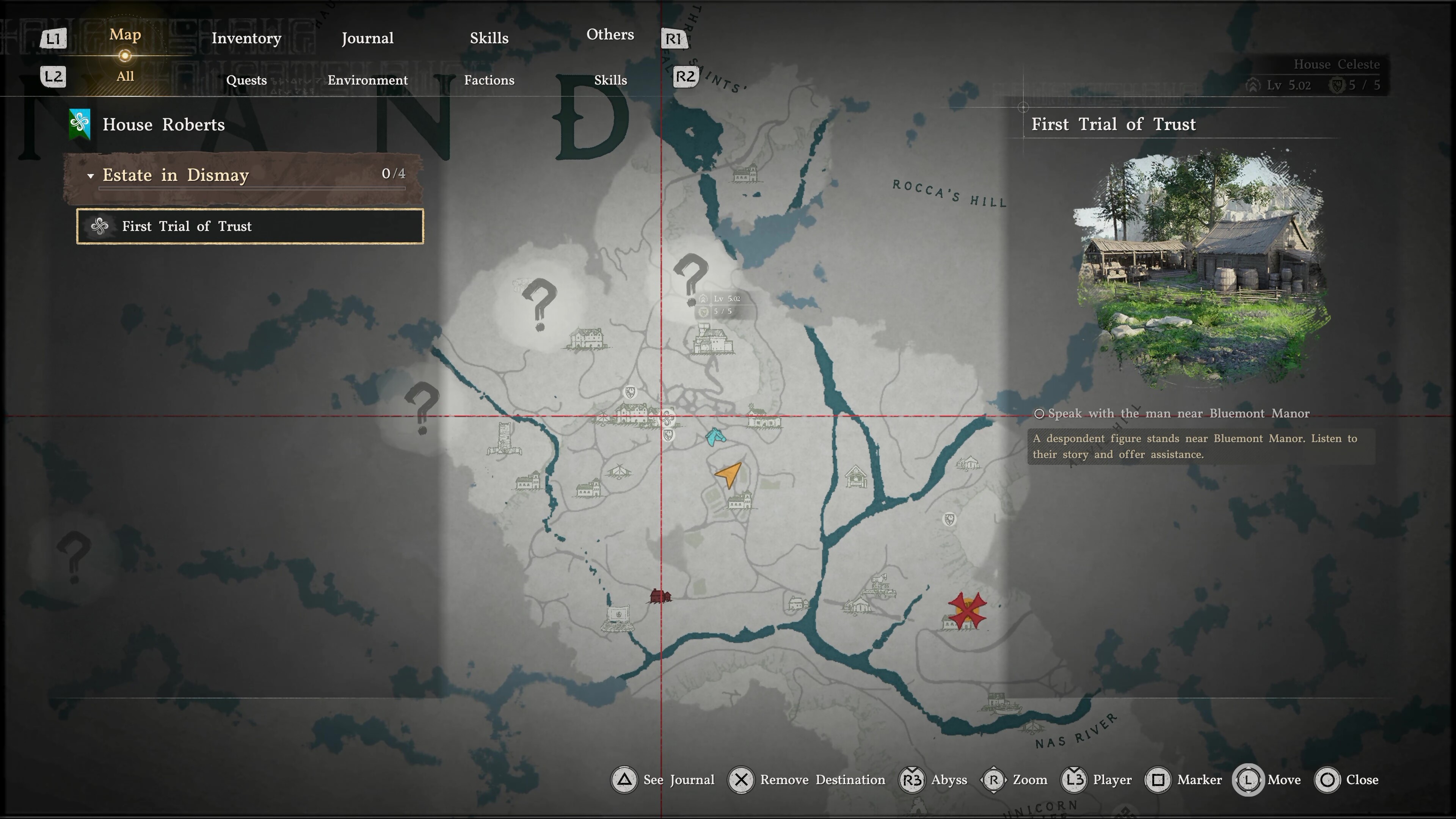Select the Map tab
Image resolution: width=1456 pixels, height=819 pixels.
(x=125, y=35)
